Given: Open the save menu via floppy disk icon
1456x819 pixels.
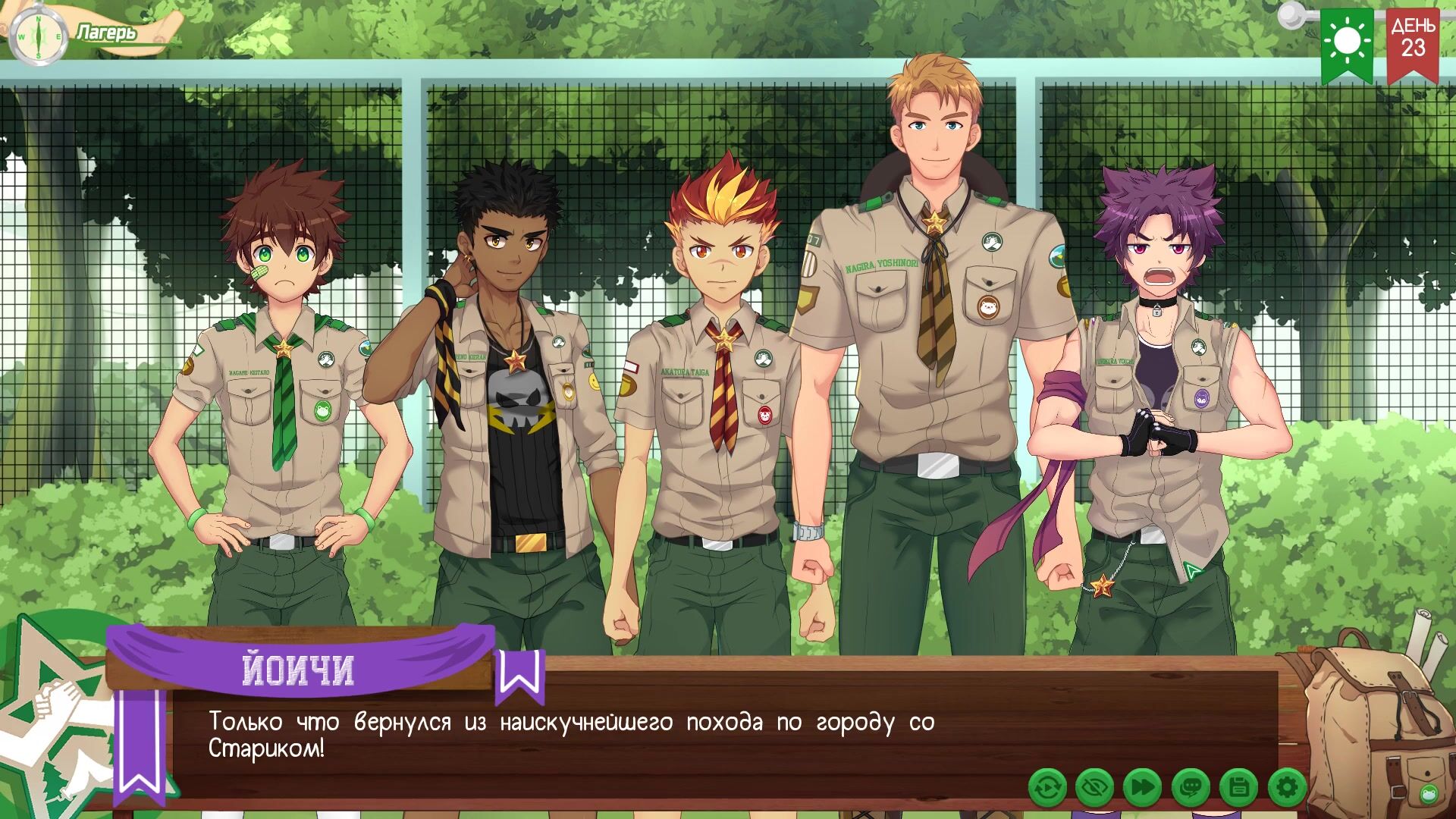Looking at the screenshot, I should click(x=1238, y=787).
